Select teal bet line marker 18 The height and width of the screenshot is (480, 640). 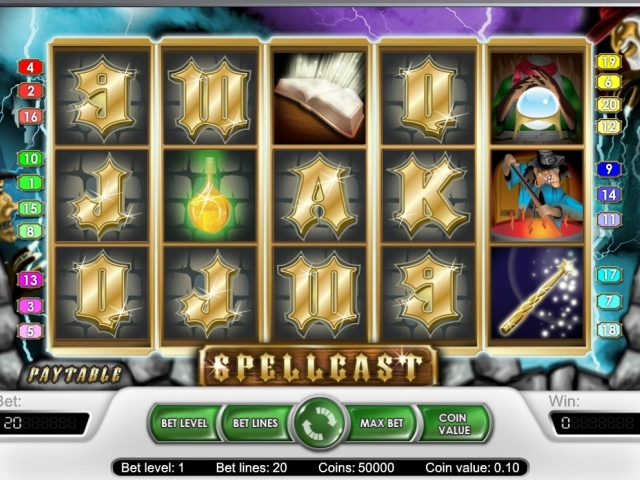[x=609, y=330]
